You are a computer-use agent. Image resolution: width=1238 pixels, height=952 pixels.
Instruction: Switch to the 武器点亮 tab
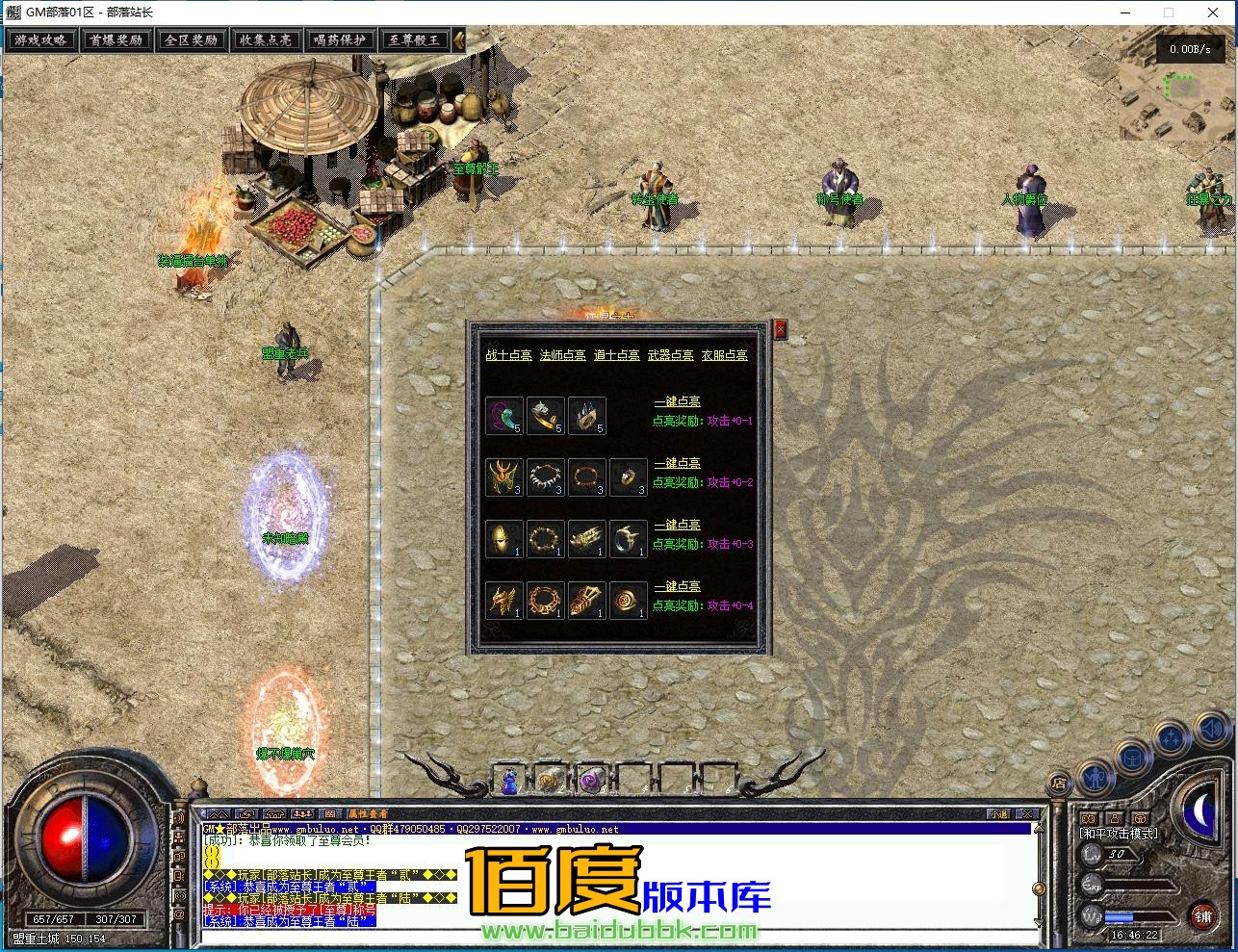pyautogui.click(x=670, y=355)
